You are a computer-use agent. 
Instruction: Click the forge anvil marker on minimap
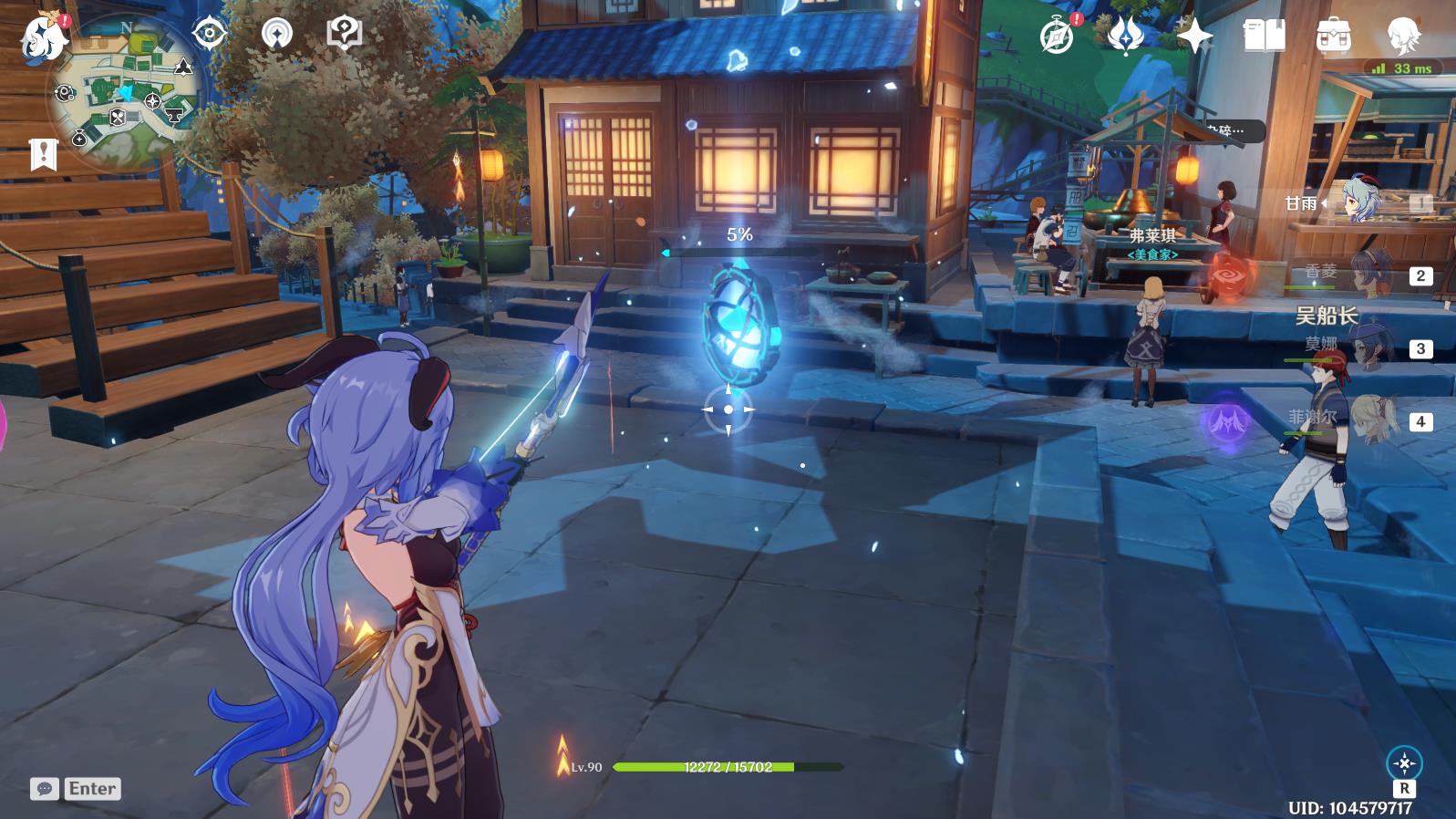click(174, 115)
